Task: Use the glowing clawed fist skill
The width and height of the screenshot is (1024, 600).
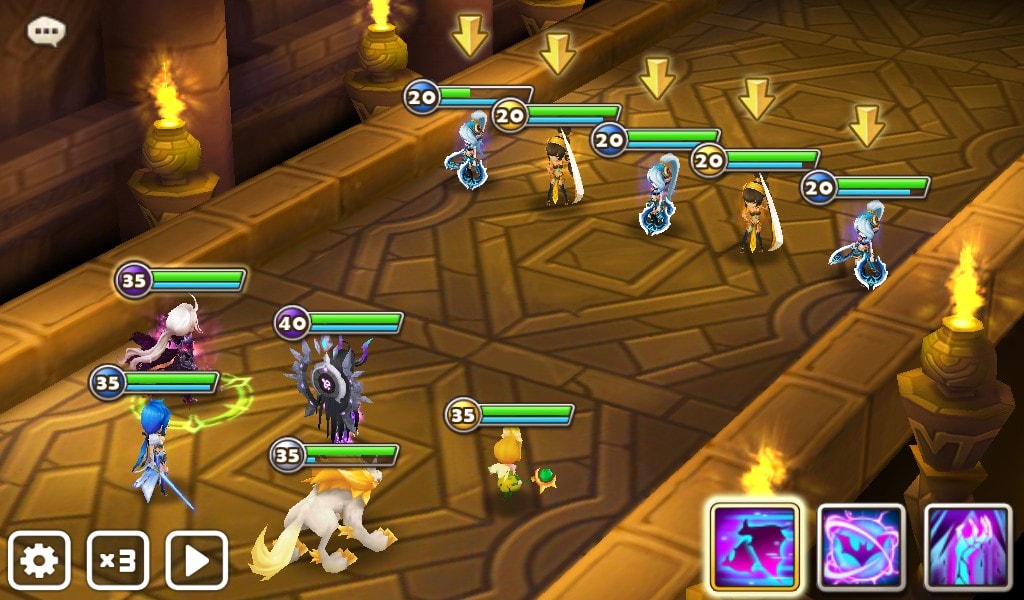Action: point(968,546)
